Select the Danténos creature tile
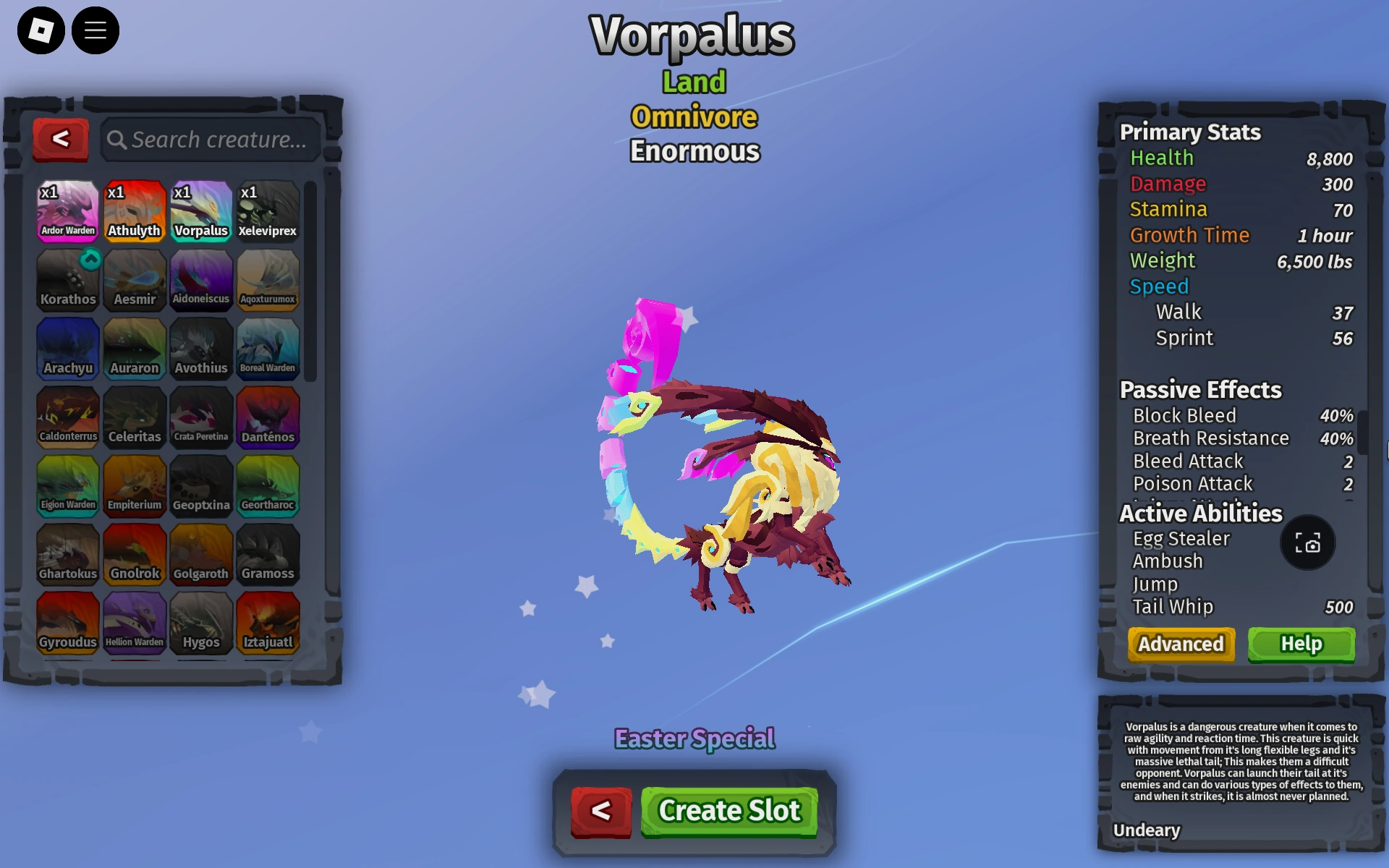 [268, 417]
